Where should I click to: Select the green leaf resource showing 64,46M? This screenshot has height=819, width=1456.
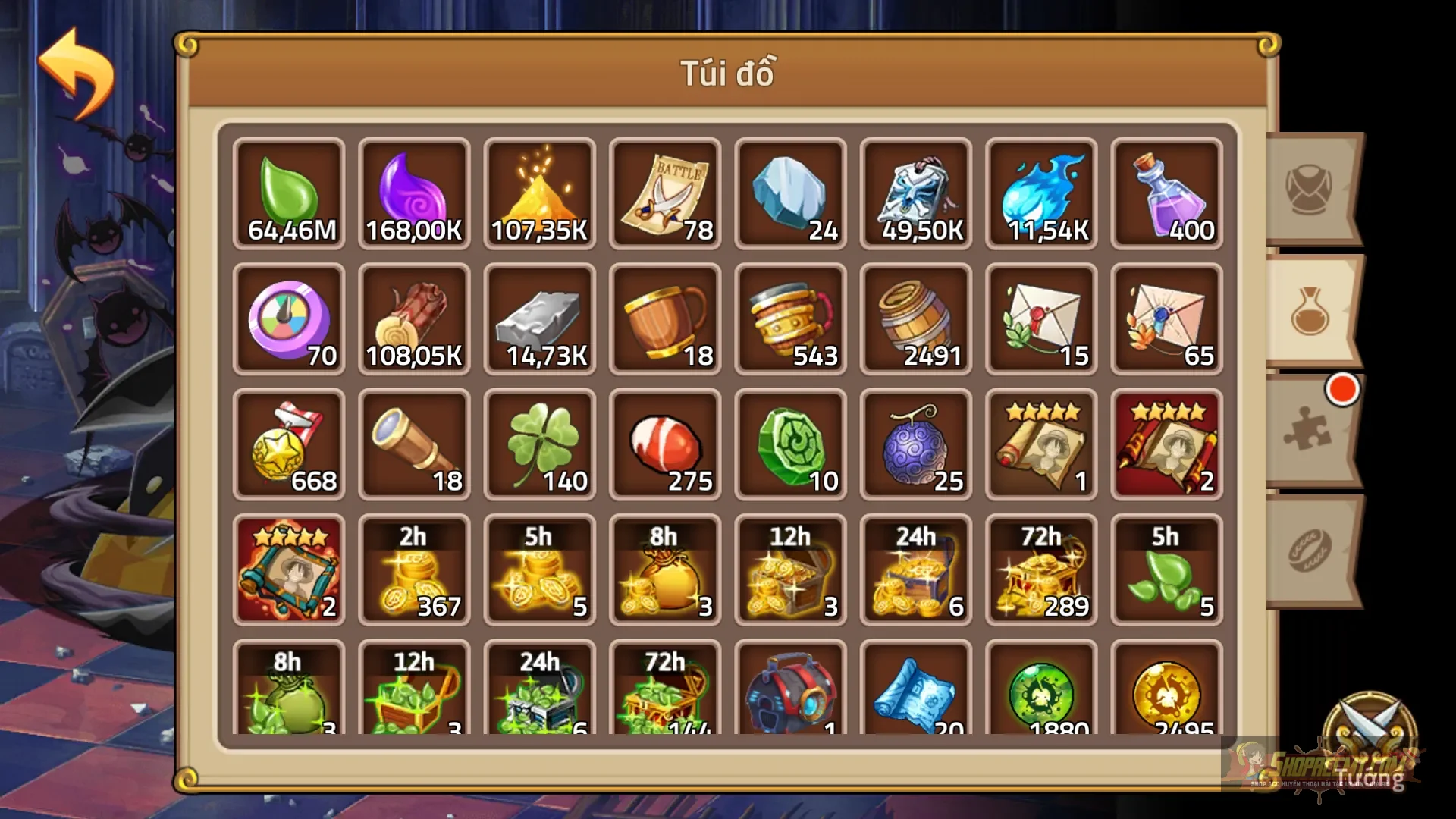[x=289, y=193]
